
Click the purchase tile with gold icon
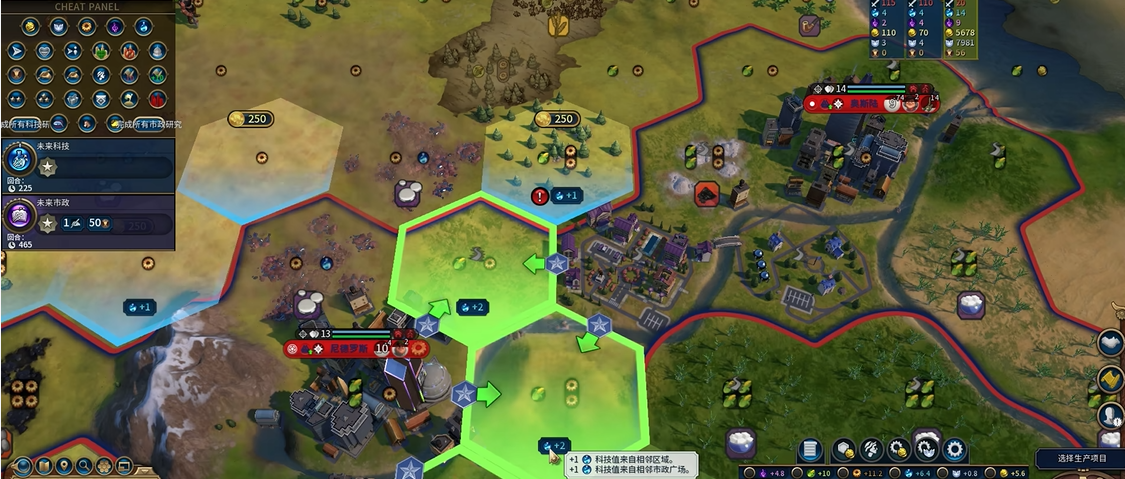click(x=844, y=450)
